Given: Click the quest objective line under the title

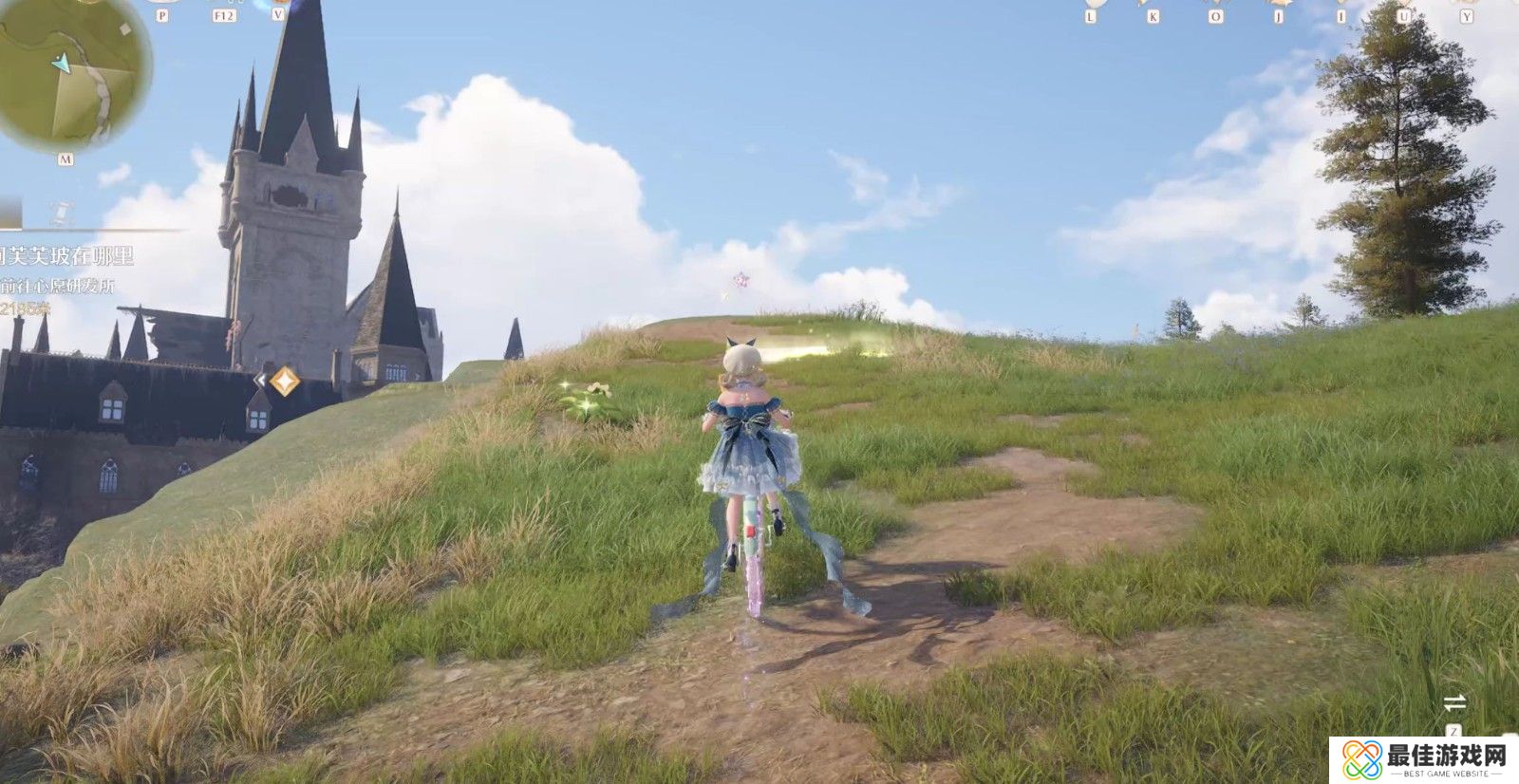Looking at the screenshot, I should pyautogui.click(x=58, y=285).
